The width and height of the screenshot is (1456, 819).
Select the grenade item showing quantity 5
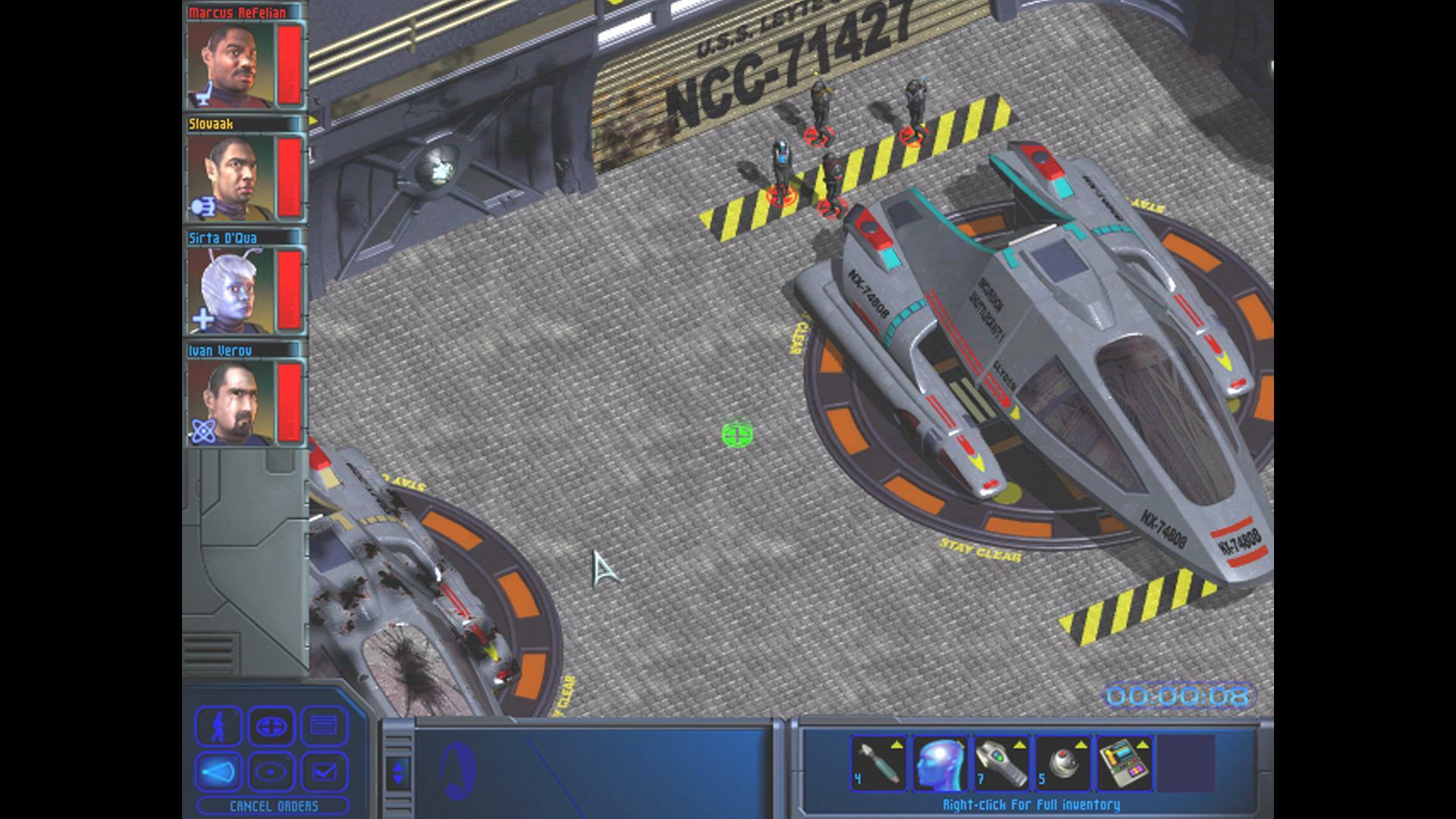(1062, 764)
